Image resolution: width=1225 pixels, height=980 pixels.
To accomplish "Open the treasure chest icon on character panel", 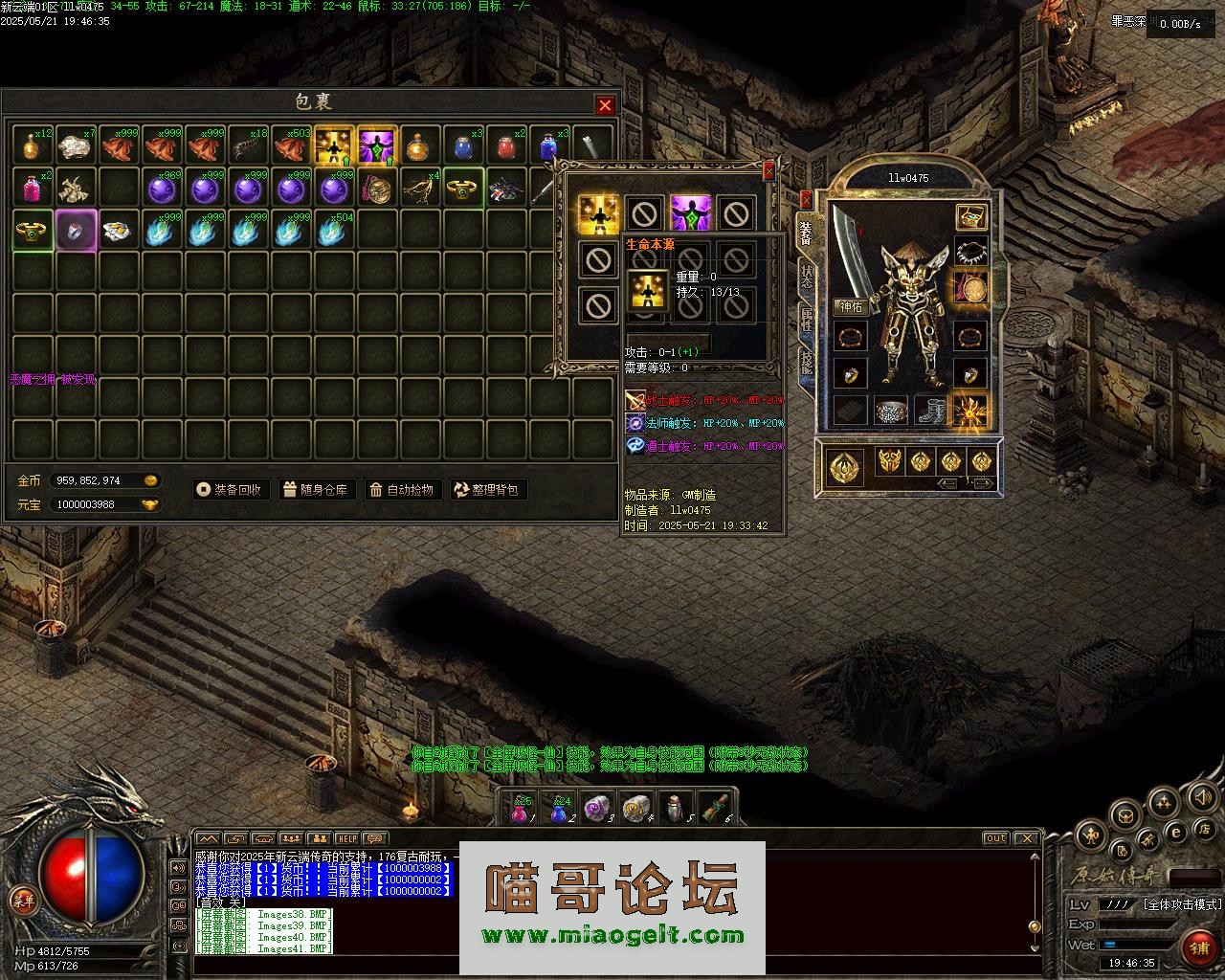I will pyautogui.click(x=971, y=217).
